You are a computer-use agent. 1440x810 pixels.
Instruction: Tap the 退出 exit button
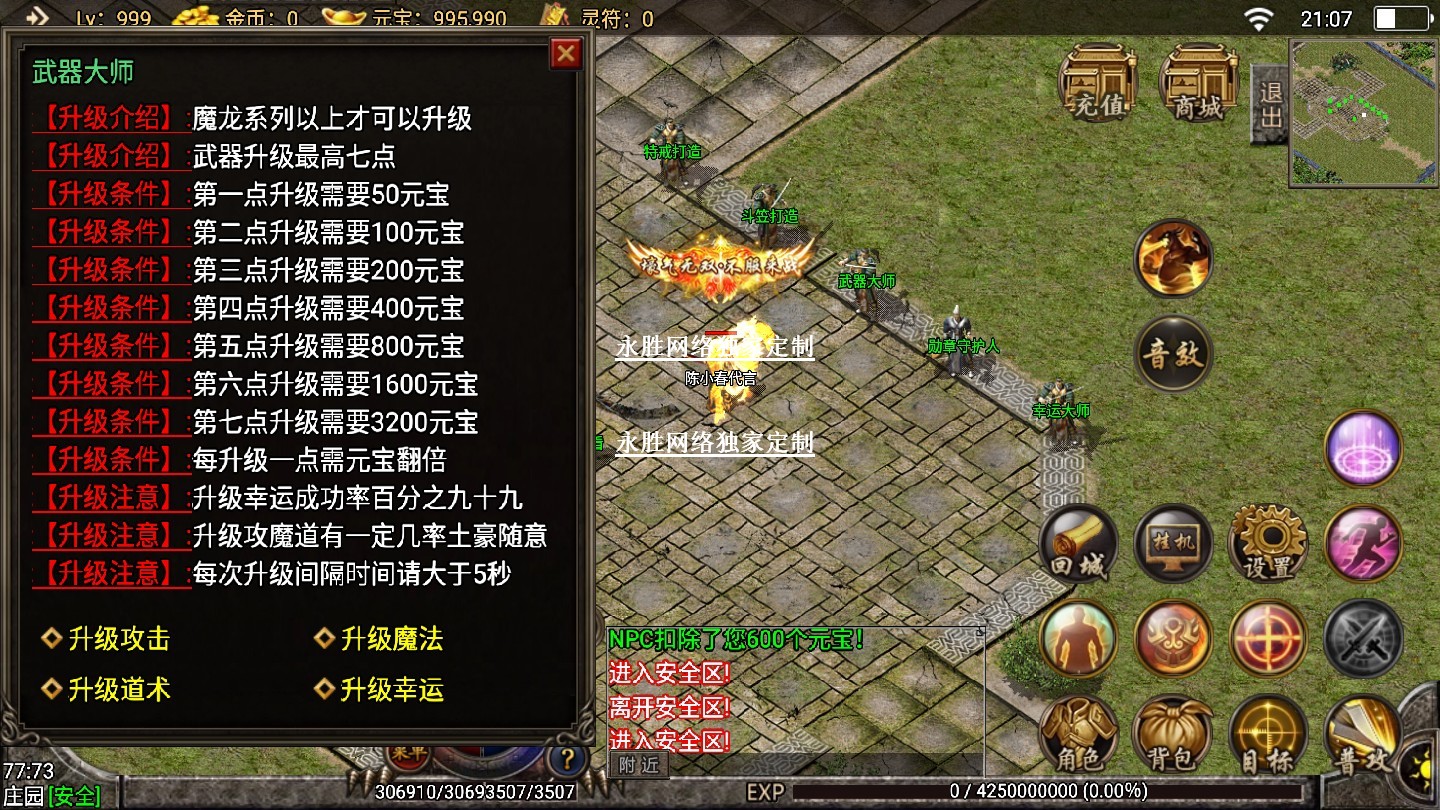coord(1270,103)
